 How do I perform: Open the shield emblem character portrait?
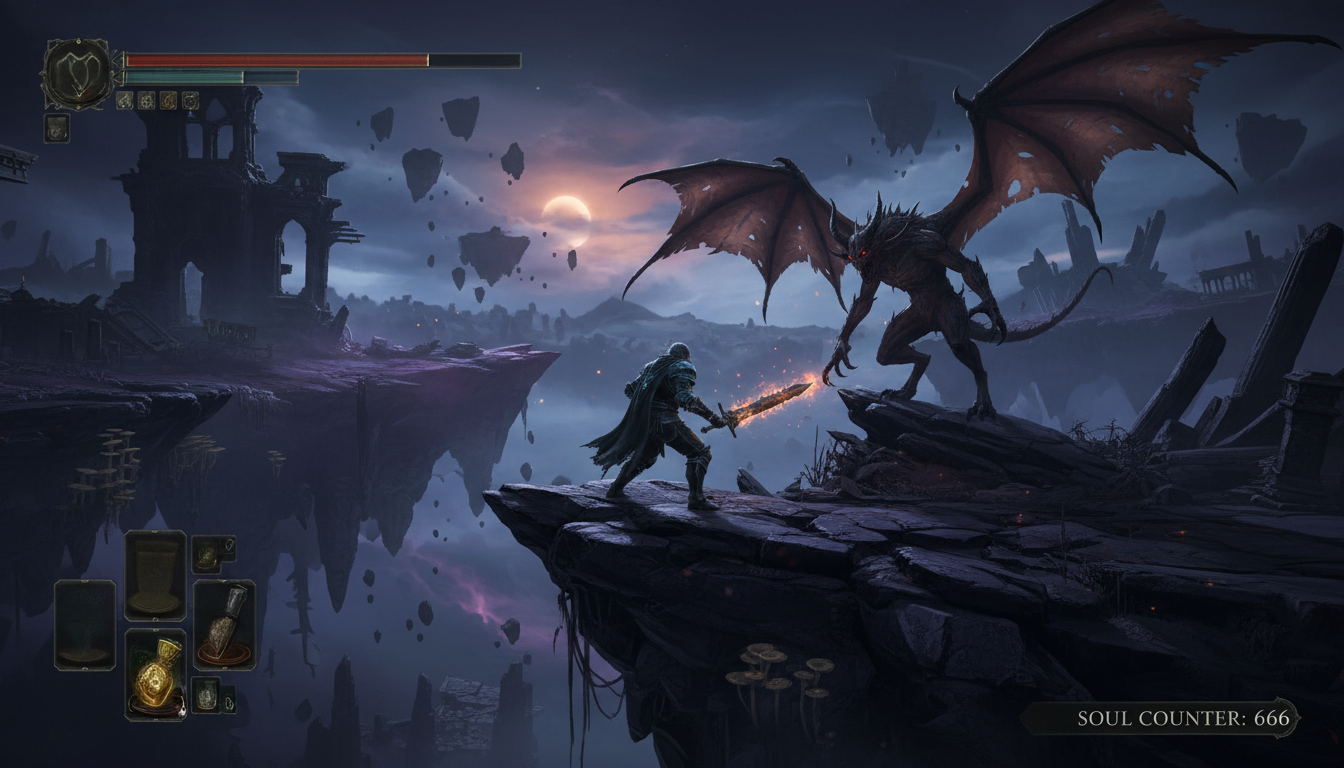click(78, 70)
